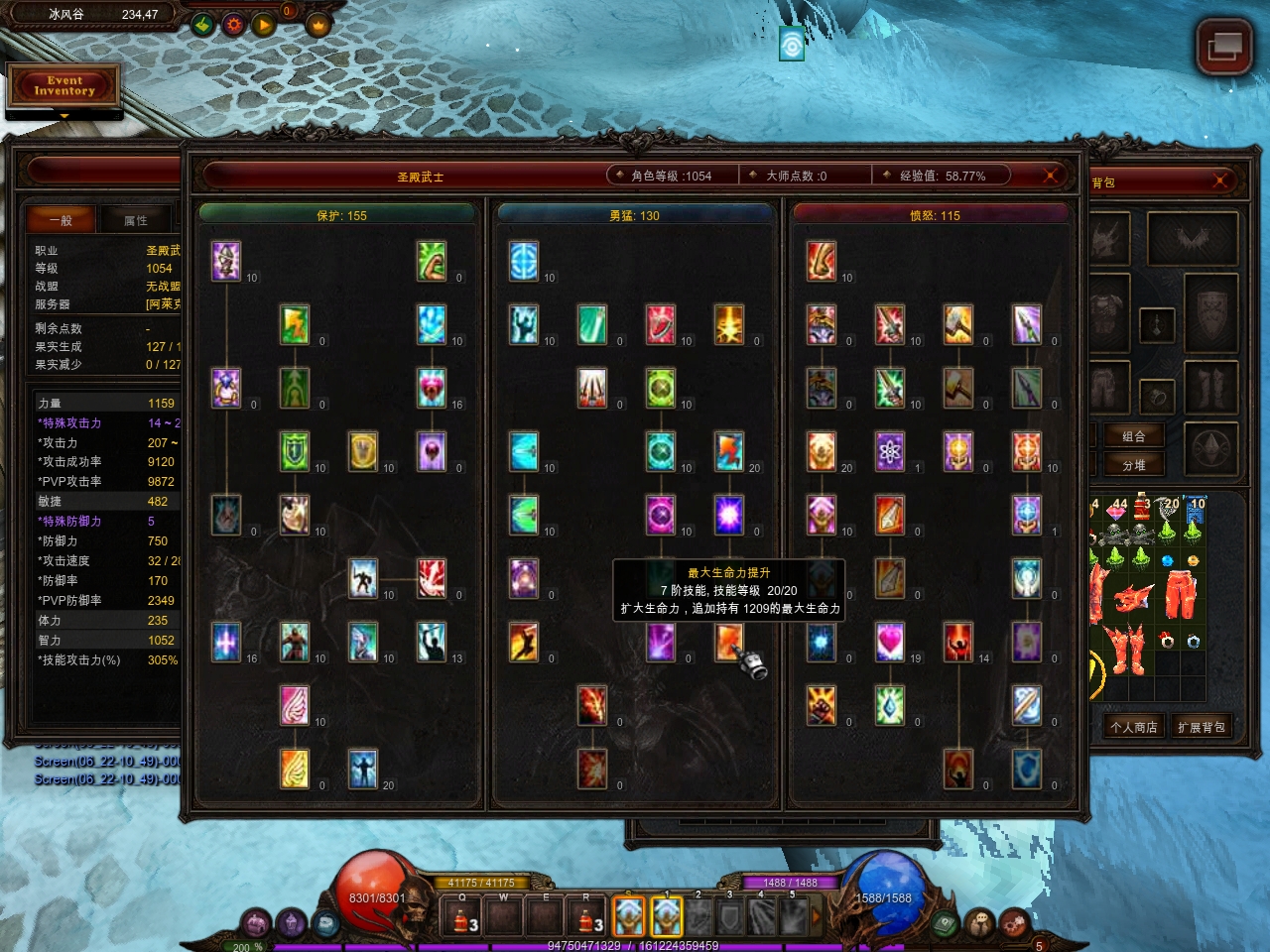
Task: Open 个人商店 personal shop
Action: click(1133, 727)
